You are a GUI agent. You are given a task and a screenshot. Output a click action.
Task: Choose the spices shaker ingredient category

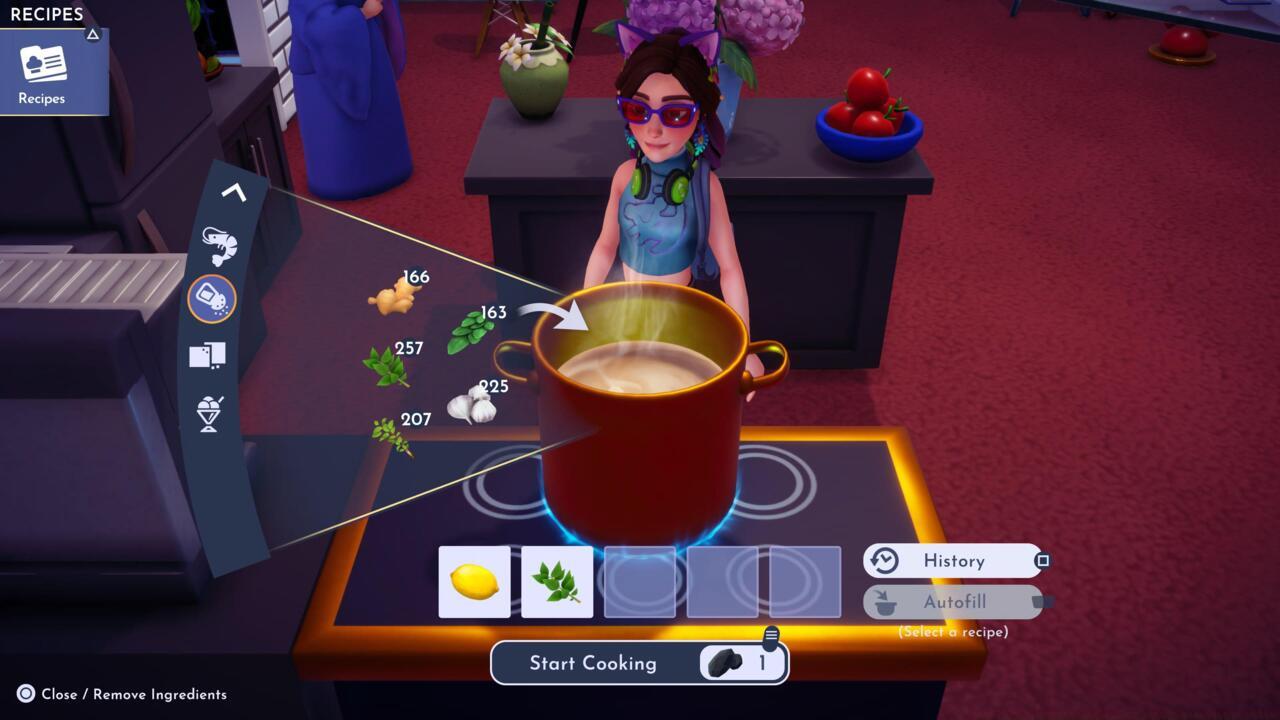(x=211, y=299)
